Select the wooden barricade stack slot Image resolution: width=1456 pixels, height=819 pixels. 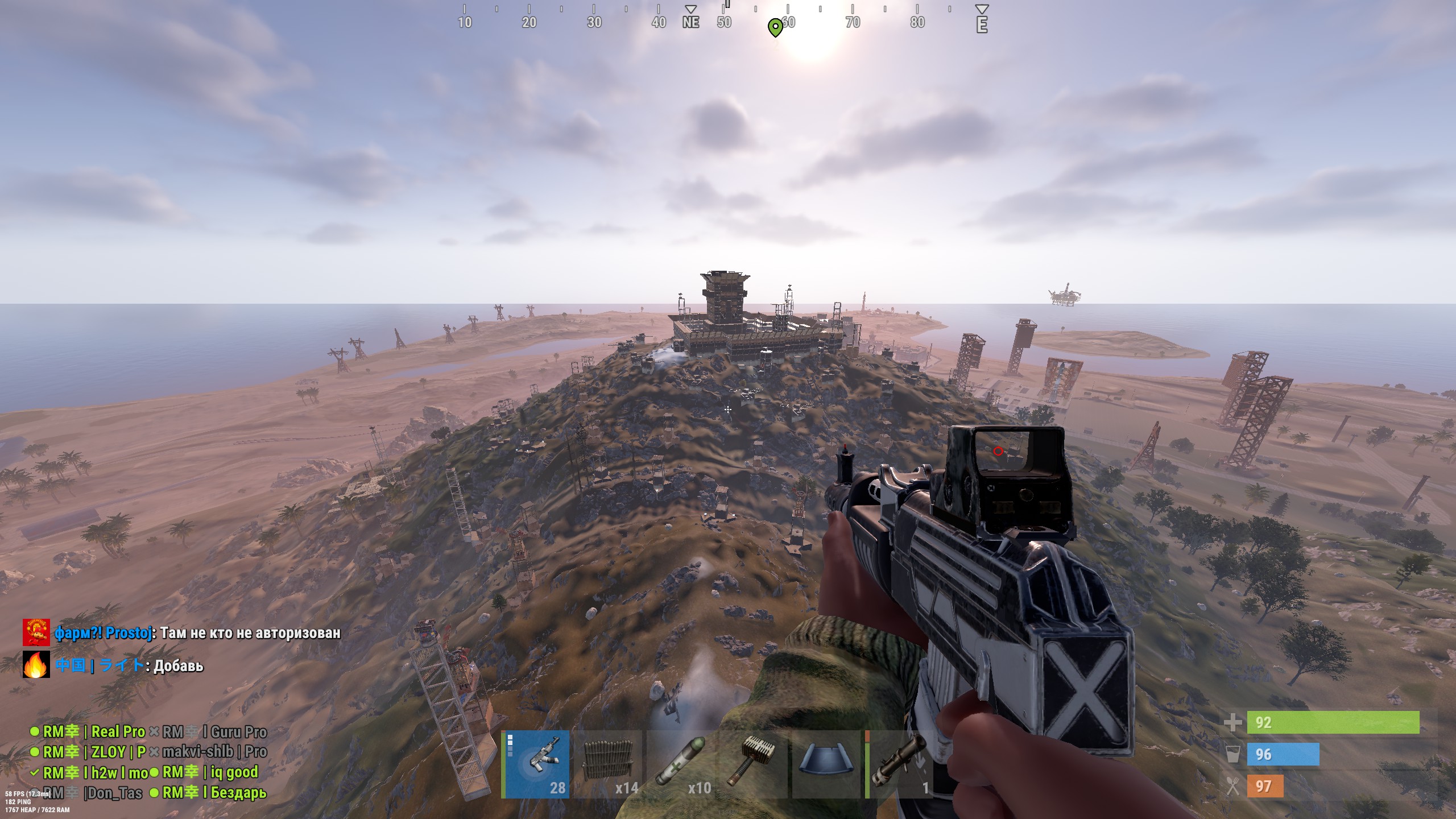pyautogui.click(x=607, y=764)
